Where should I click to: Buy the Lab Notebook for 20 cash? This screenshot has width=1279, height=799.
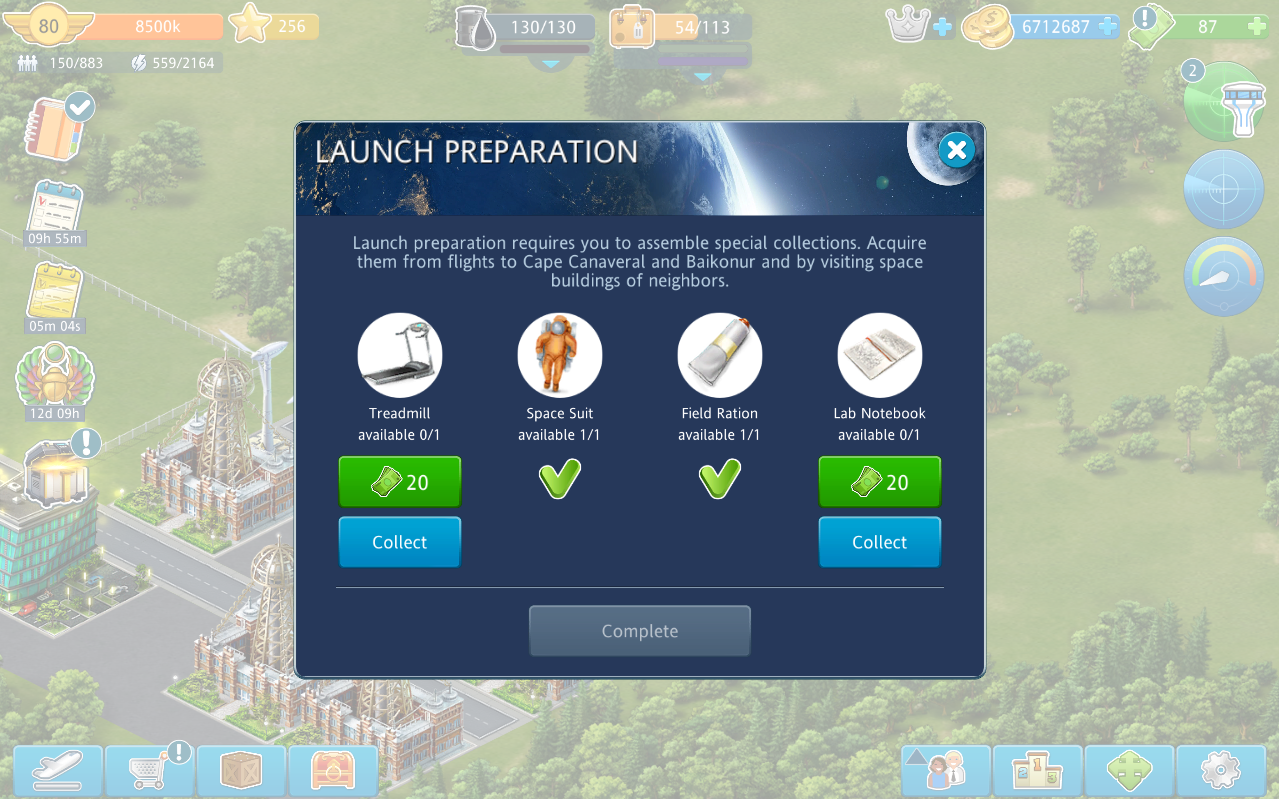[879, 482]
